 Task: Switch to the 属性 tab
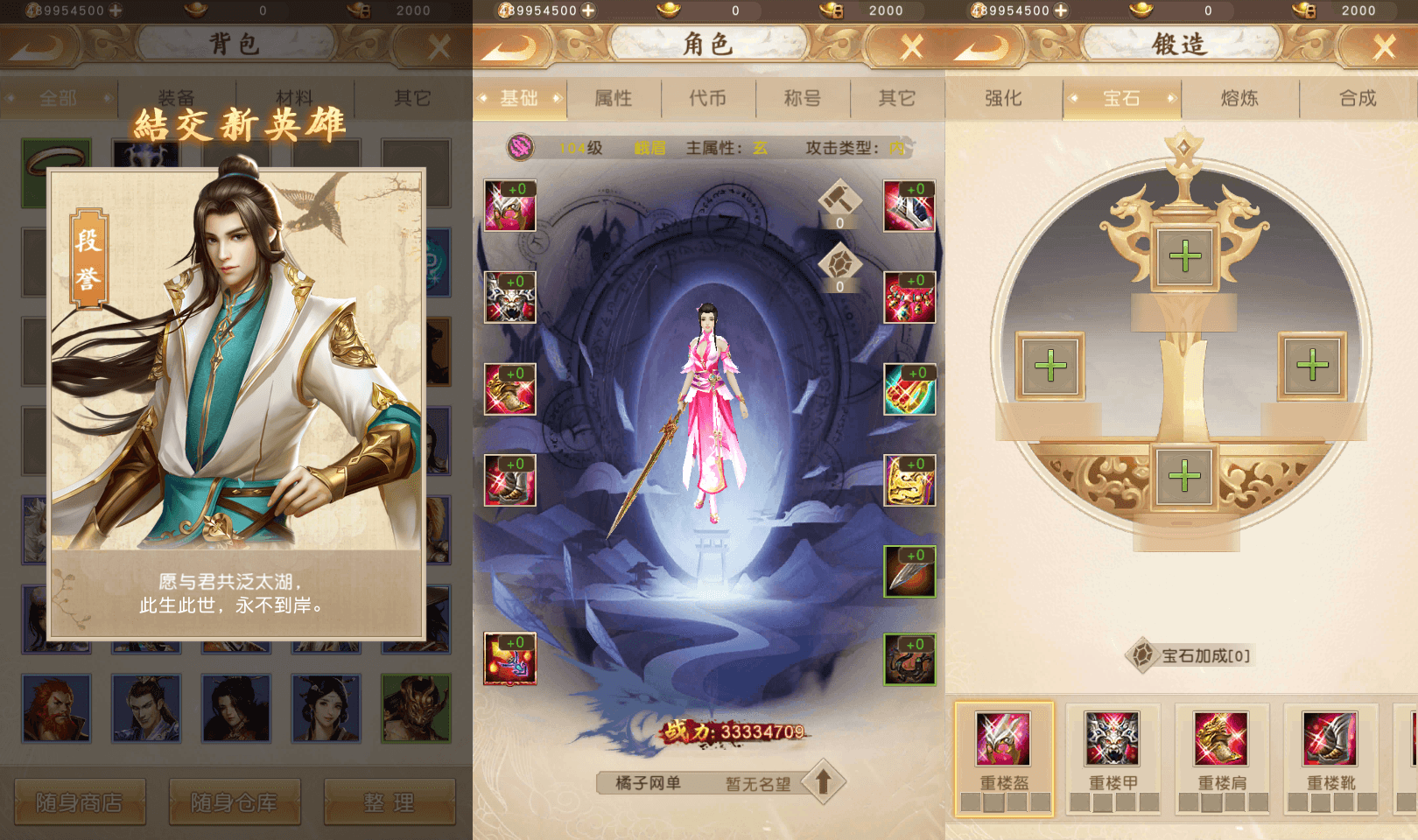pyautogui.click(x=614, y=98)
